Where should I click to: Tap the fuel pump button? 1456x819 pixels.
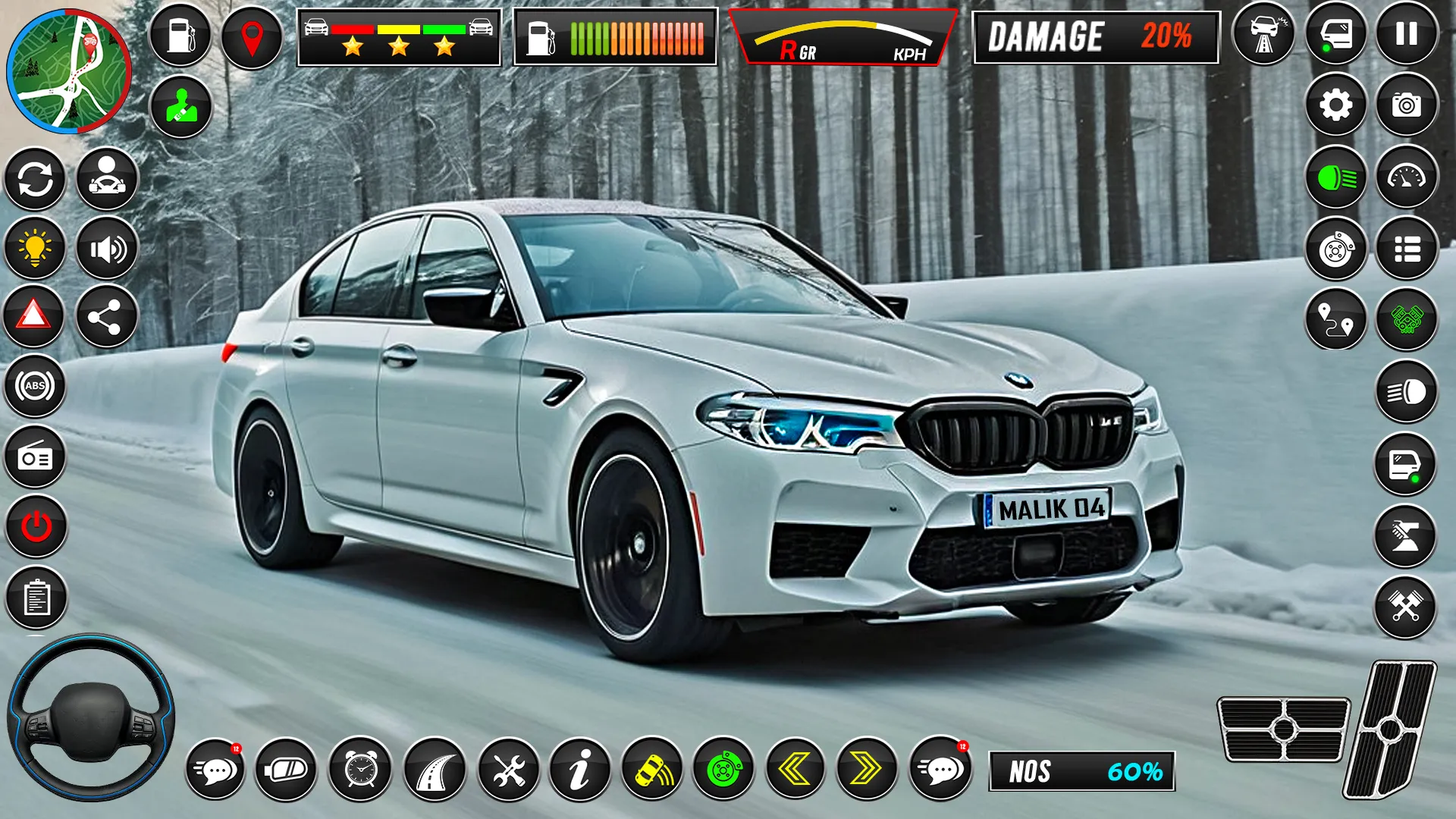tap(180, 35)
